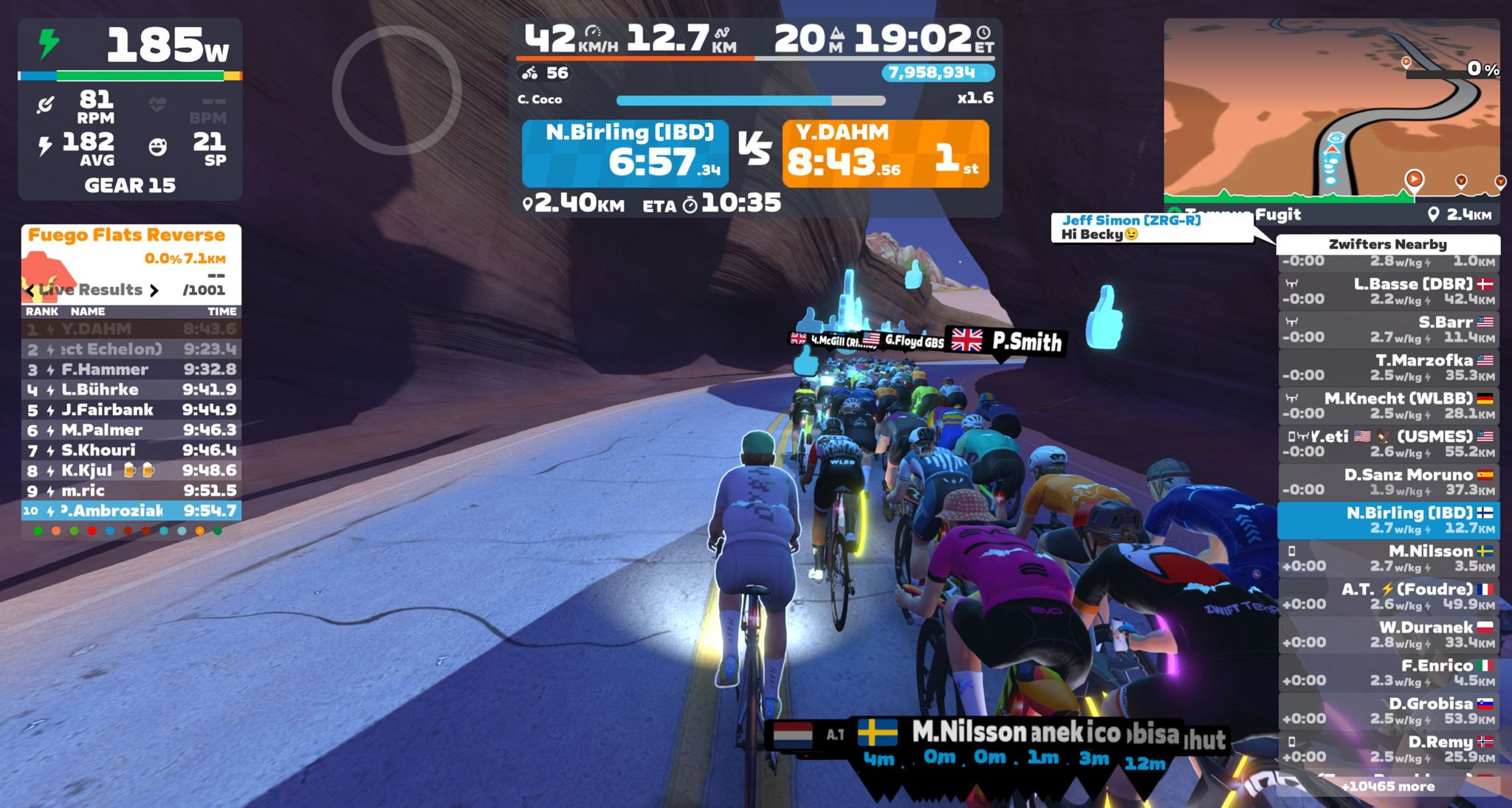Select F.Enrico rider row
1512x808 pixels.
[1388, 673]
